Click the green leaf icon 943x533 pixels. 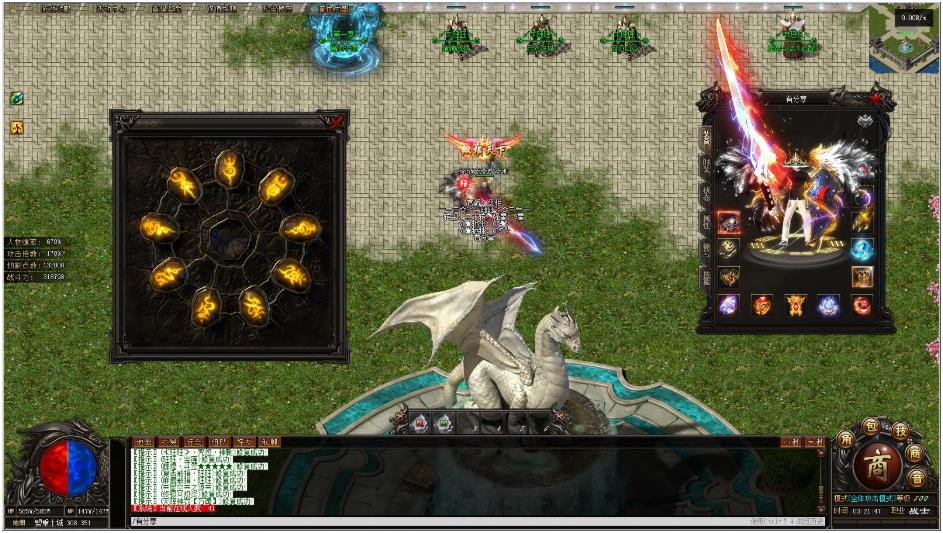17,98
